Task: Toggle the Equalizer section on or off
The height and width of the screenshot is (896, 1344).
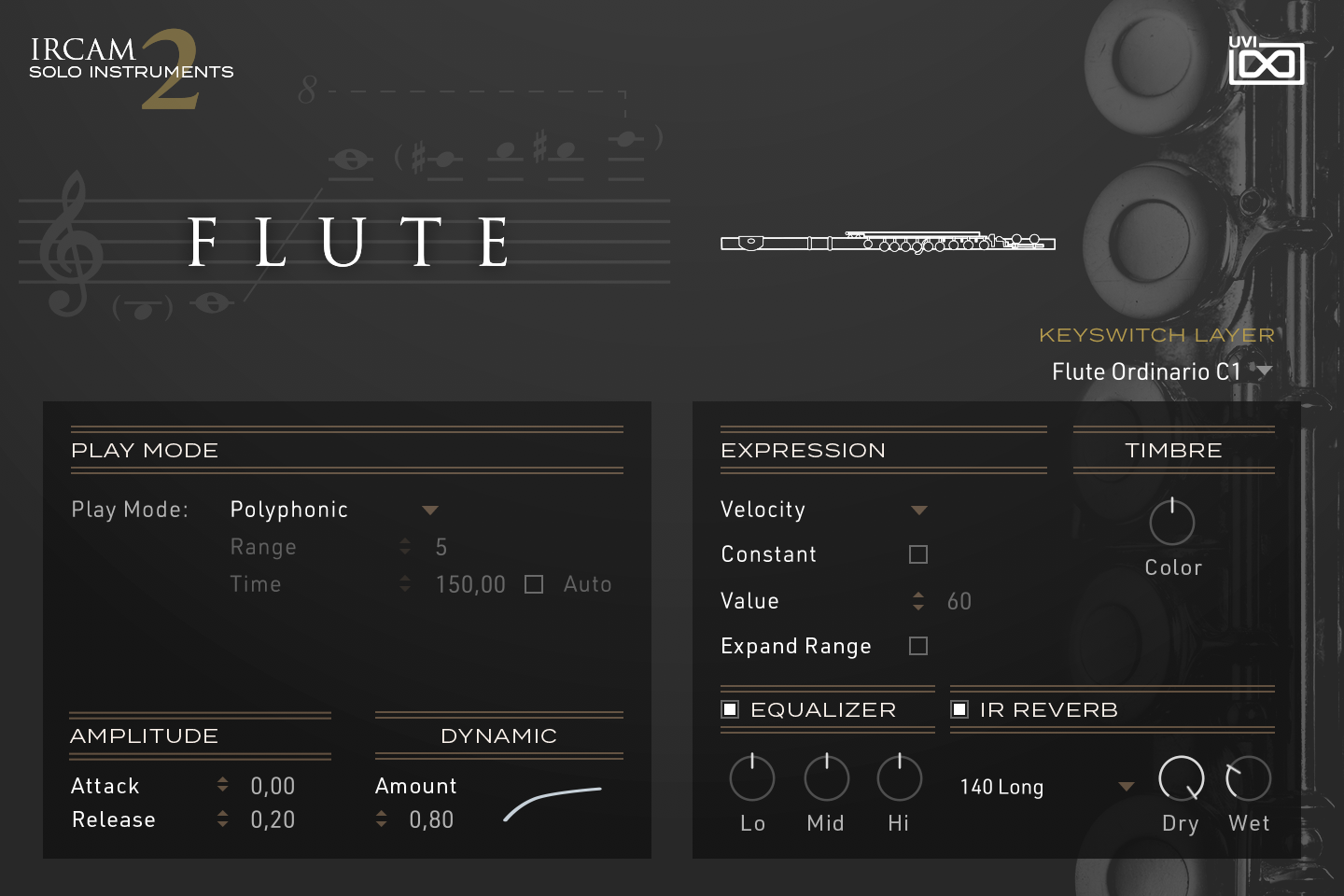Action: click(730, 709)
